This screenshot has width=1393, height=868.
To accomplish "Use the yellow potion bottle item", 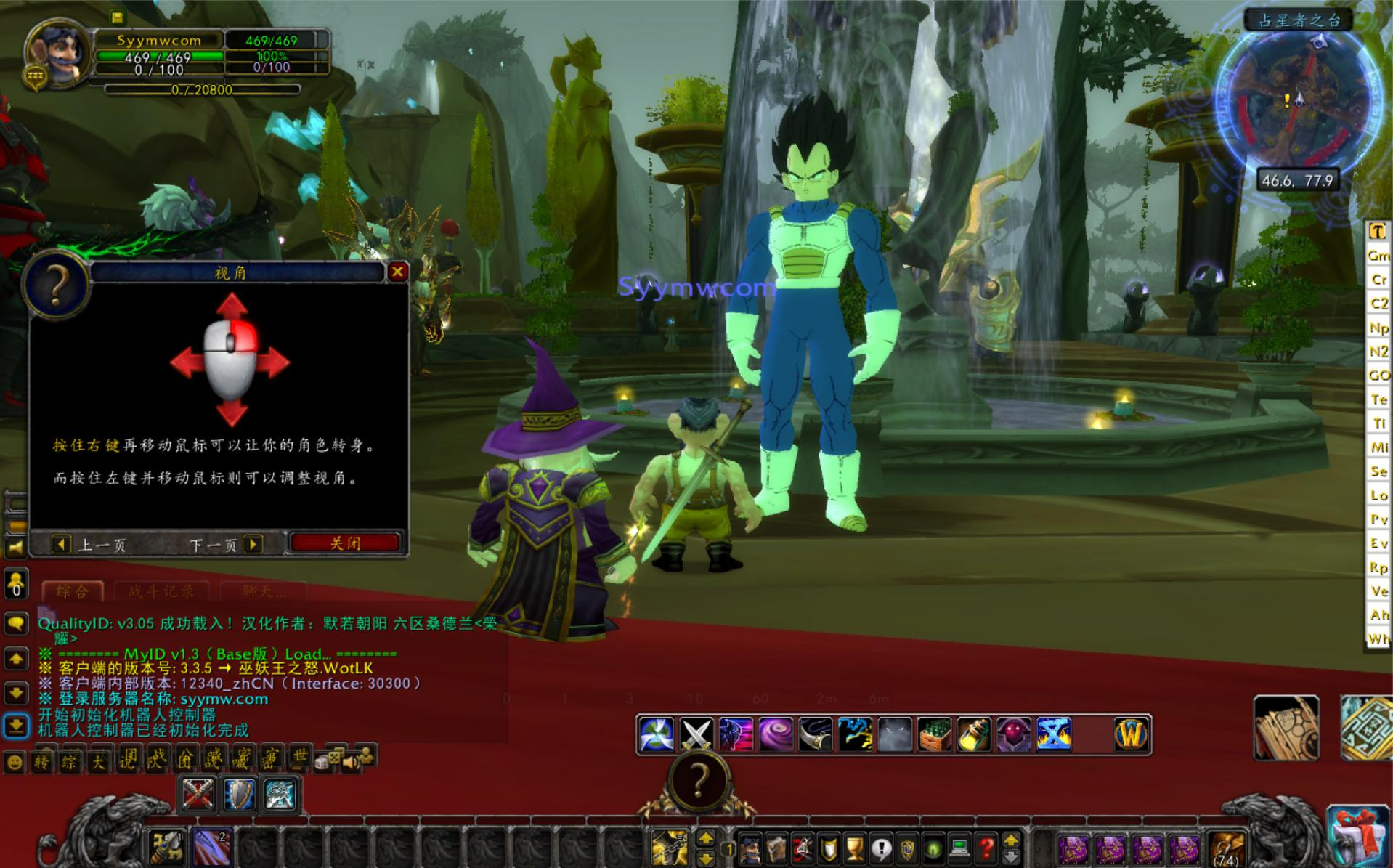I will click(974, 734).
